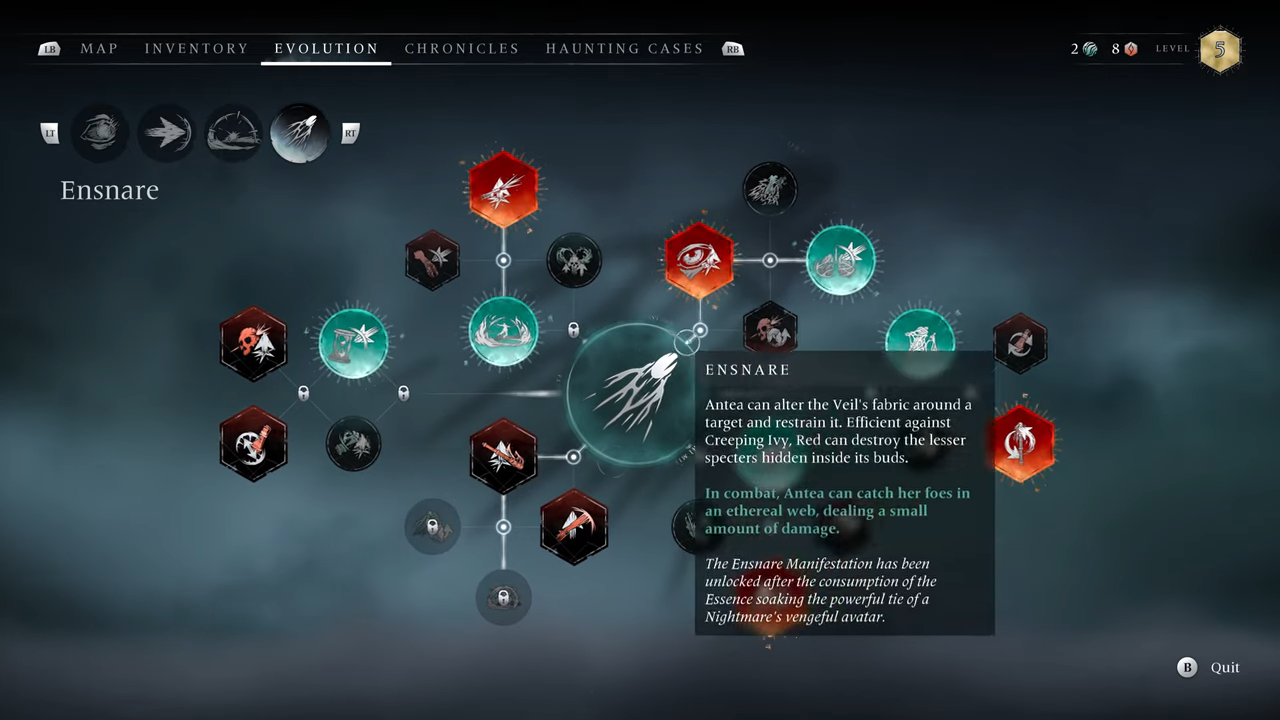Choose the locked padlock node at bottom
This screenshot has height=720, width=1280.
pos(503,598)
